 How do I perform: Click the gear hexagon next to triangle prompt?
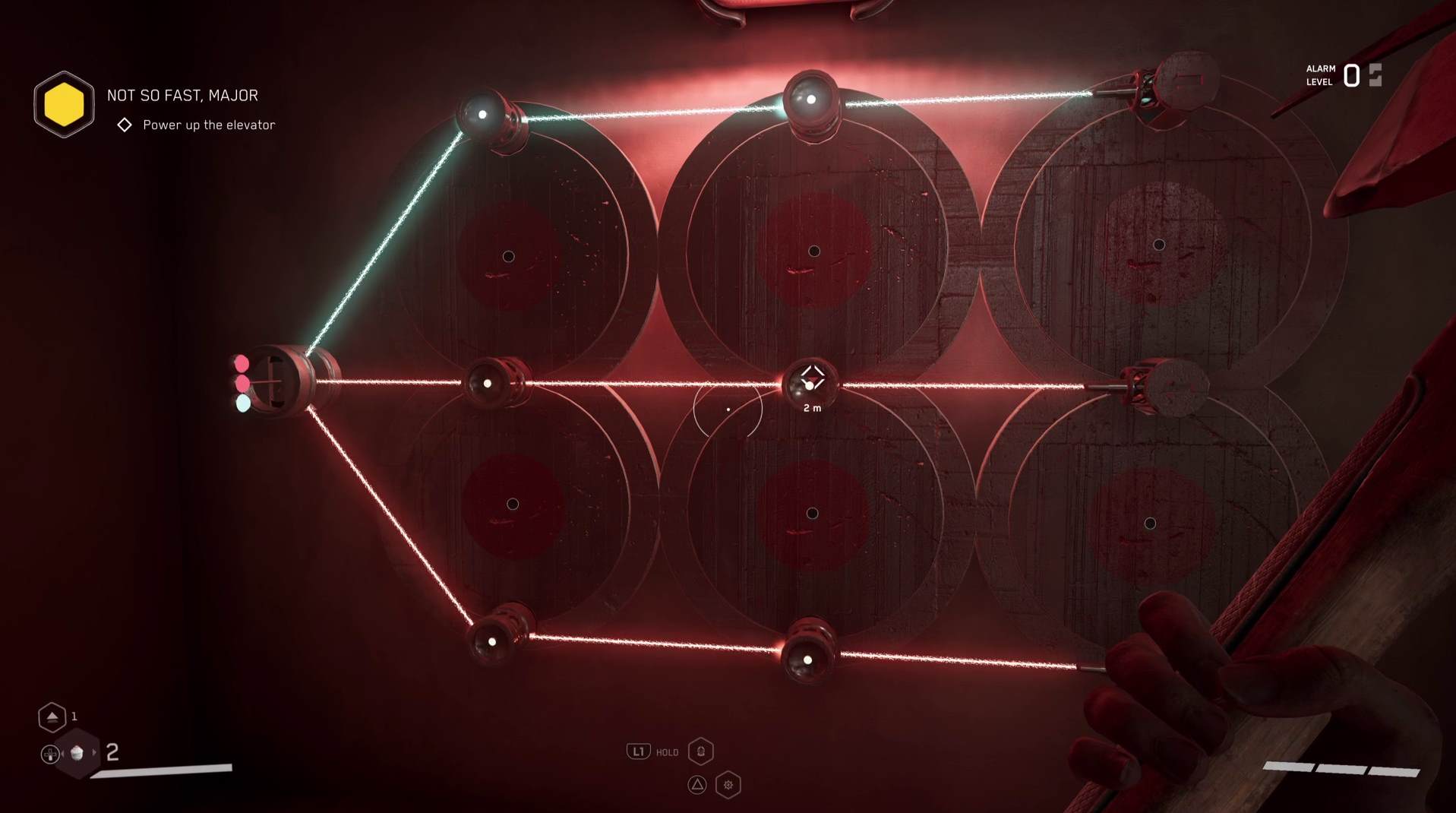pos(727,783)
